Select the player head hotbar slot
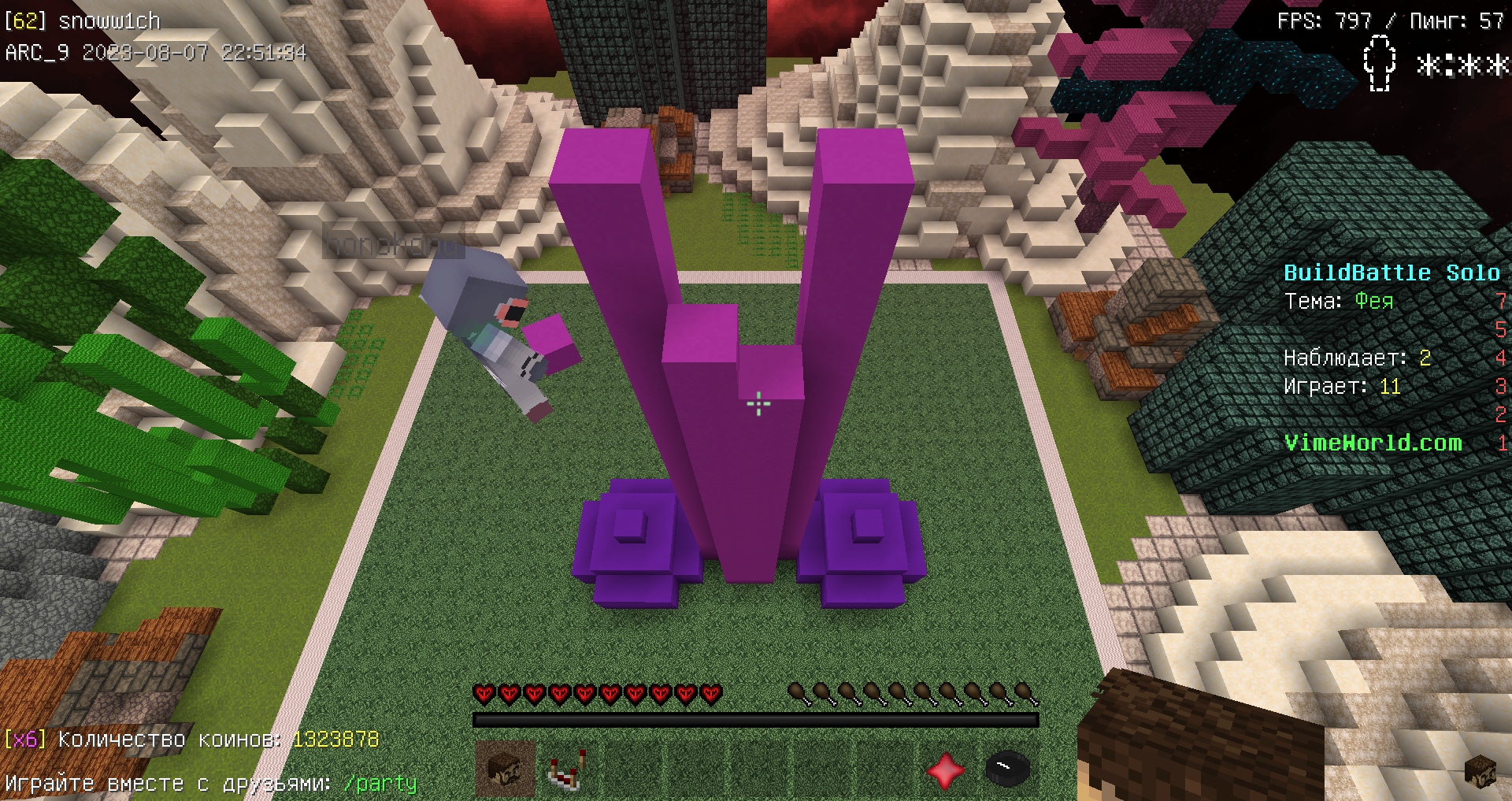 click(x=505, y=769)
